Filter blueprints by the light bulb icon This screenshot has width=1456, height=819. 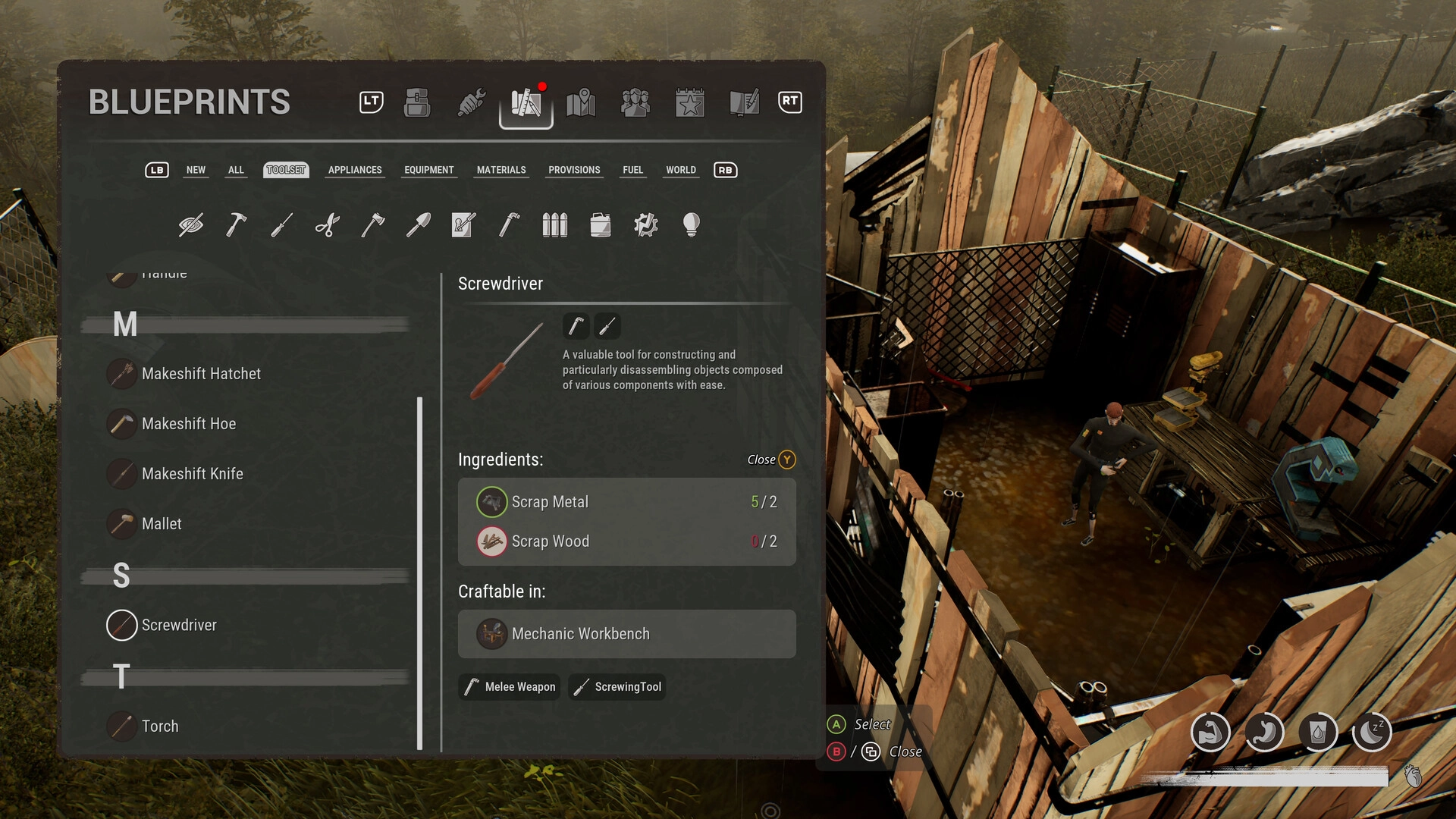(x=691, y=224)
